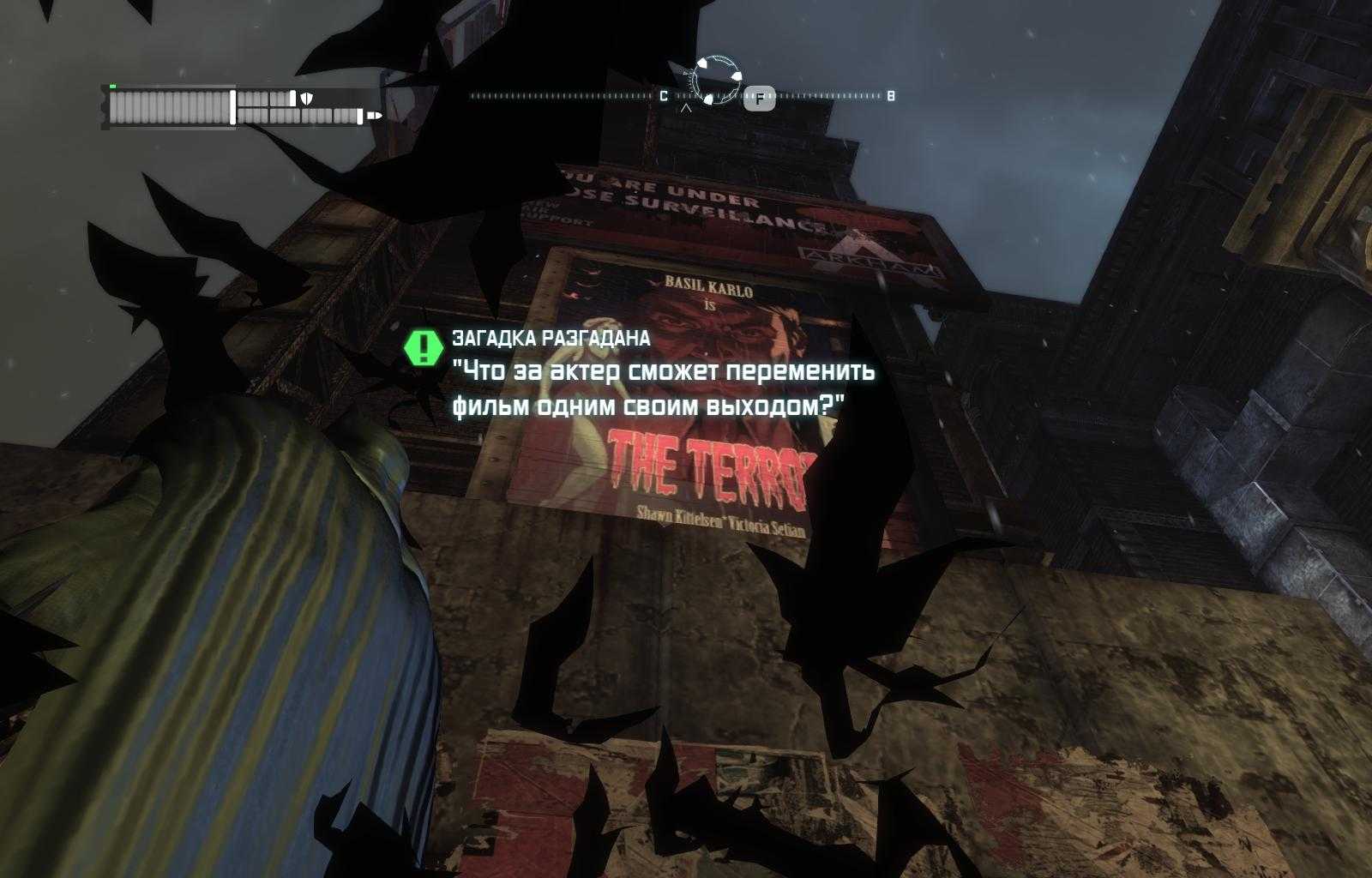Viewport: 1372px width, 878px height.
Task: Select the green riddle-solved exclamation icon
Action: 423,347
